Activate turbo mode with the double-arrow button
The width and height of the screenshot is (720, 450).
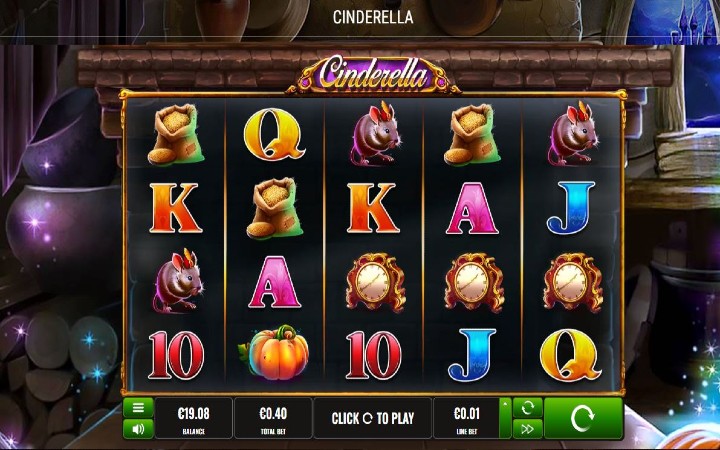tap(526, 429)
